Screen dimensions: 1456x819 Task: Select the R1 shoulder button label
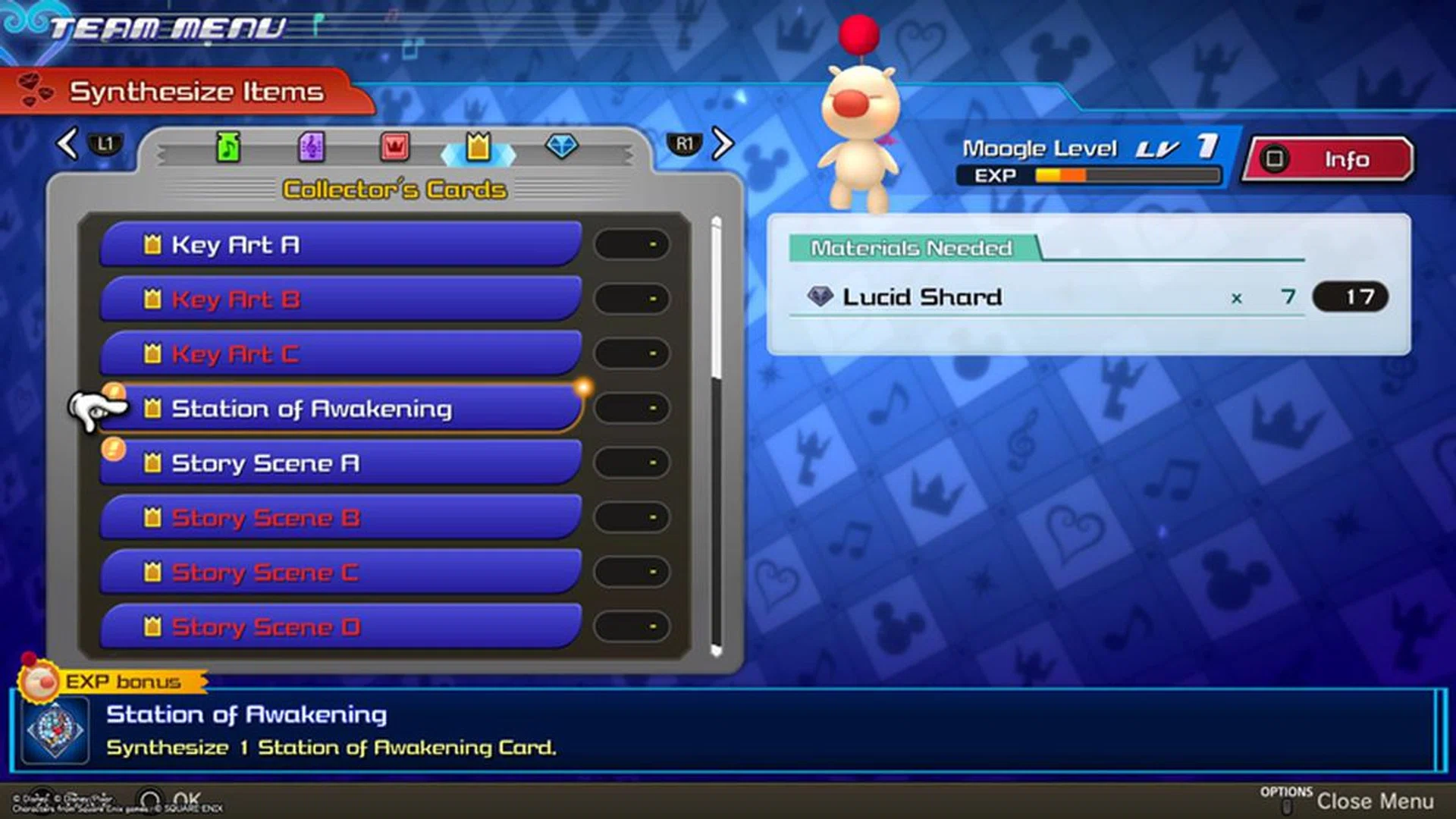685,145
